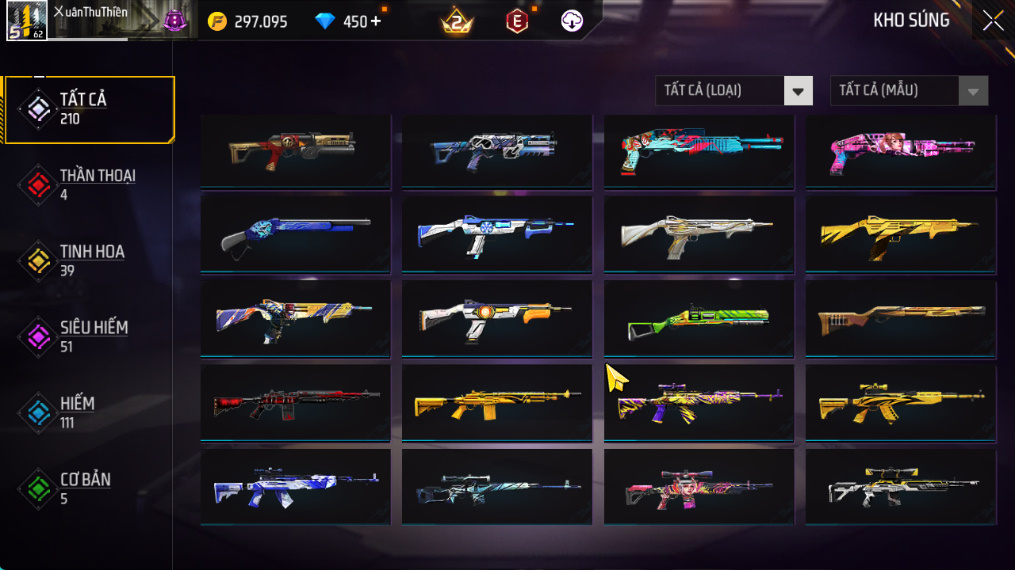
Task: Select the red and black rifle skin
Action: pyautogui.click(x=295, y=402)
